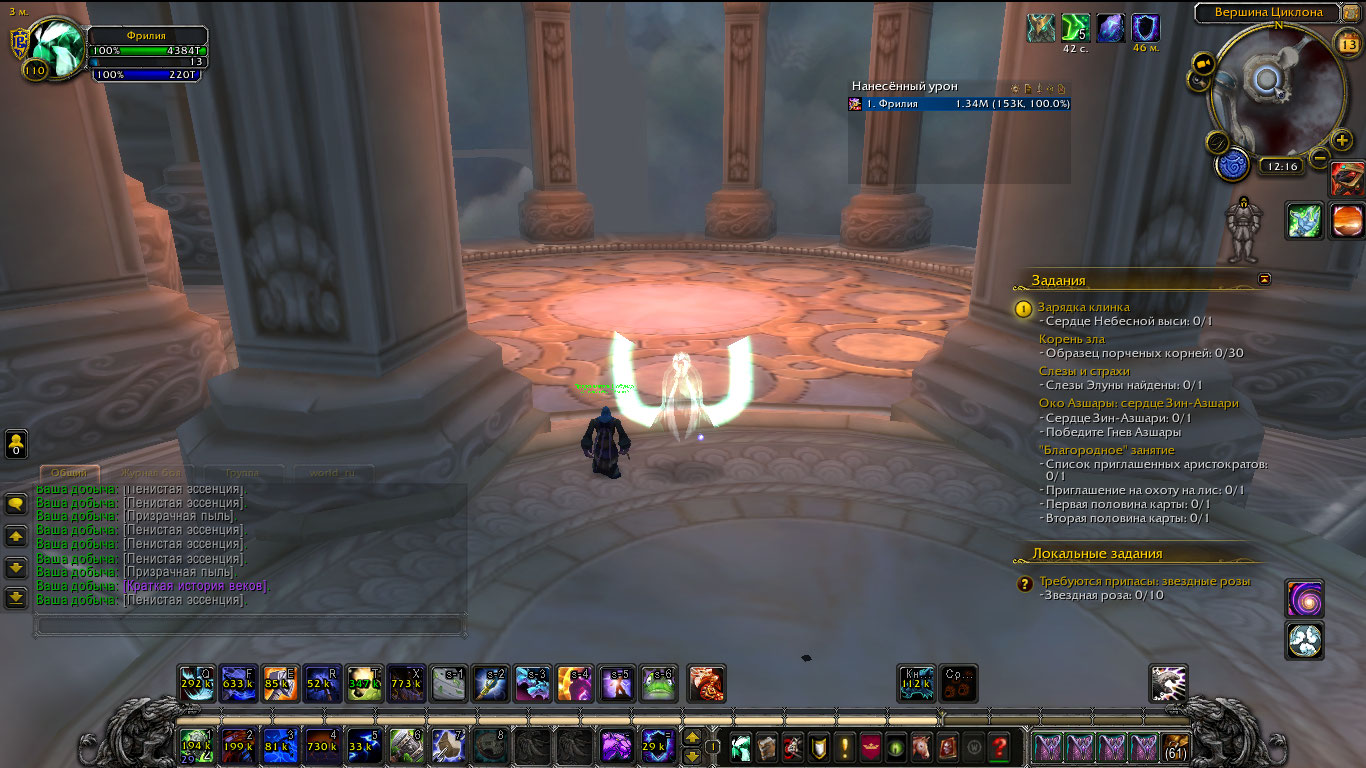Click the Фрилия row in the damage meter

coord(960,104)
